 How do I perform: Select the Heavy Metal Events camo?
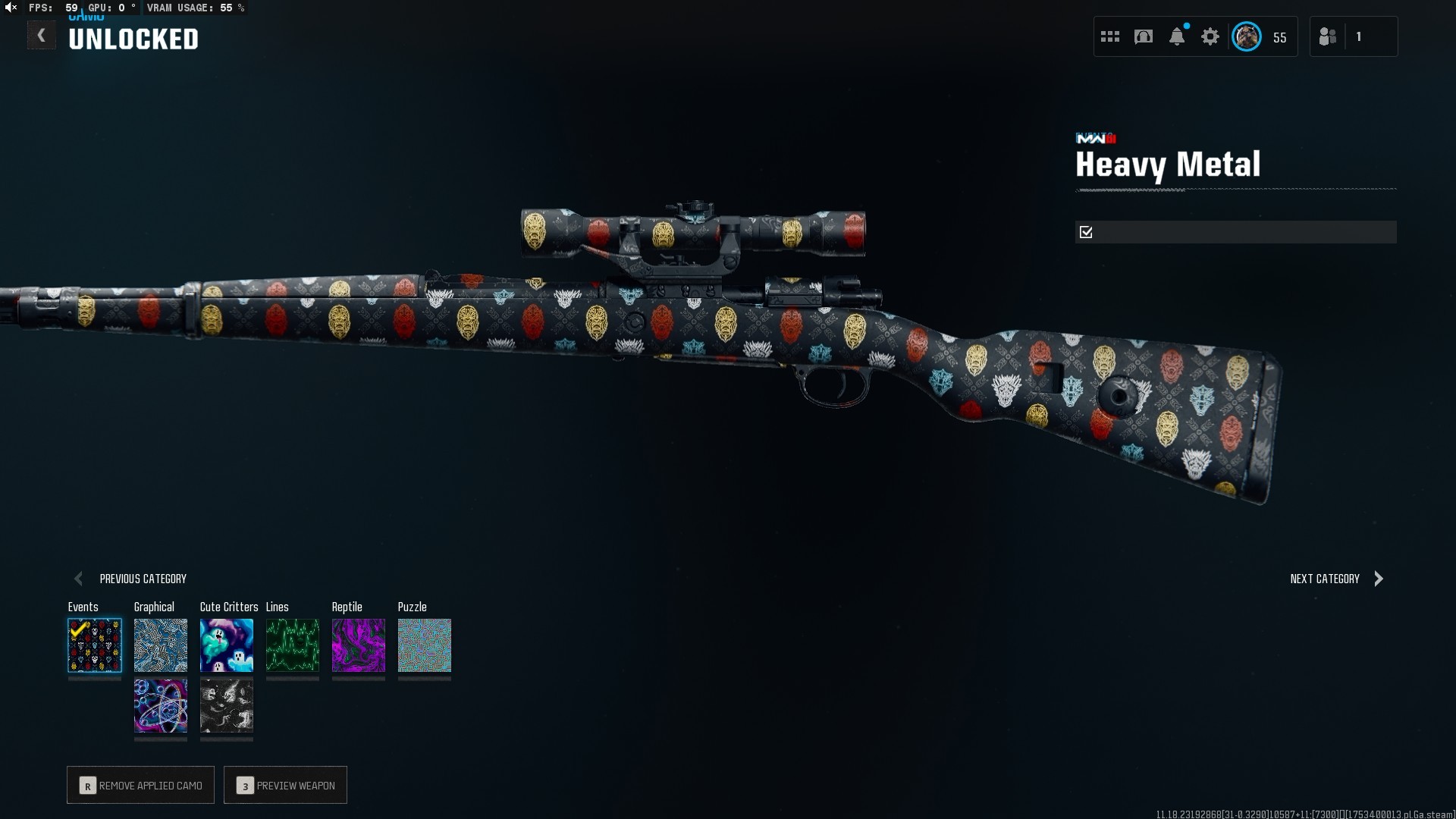click(x=95, y=645)
